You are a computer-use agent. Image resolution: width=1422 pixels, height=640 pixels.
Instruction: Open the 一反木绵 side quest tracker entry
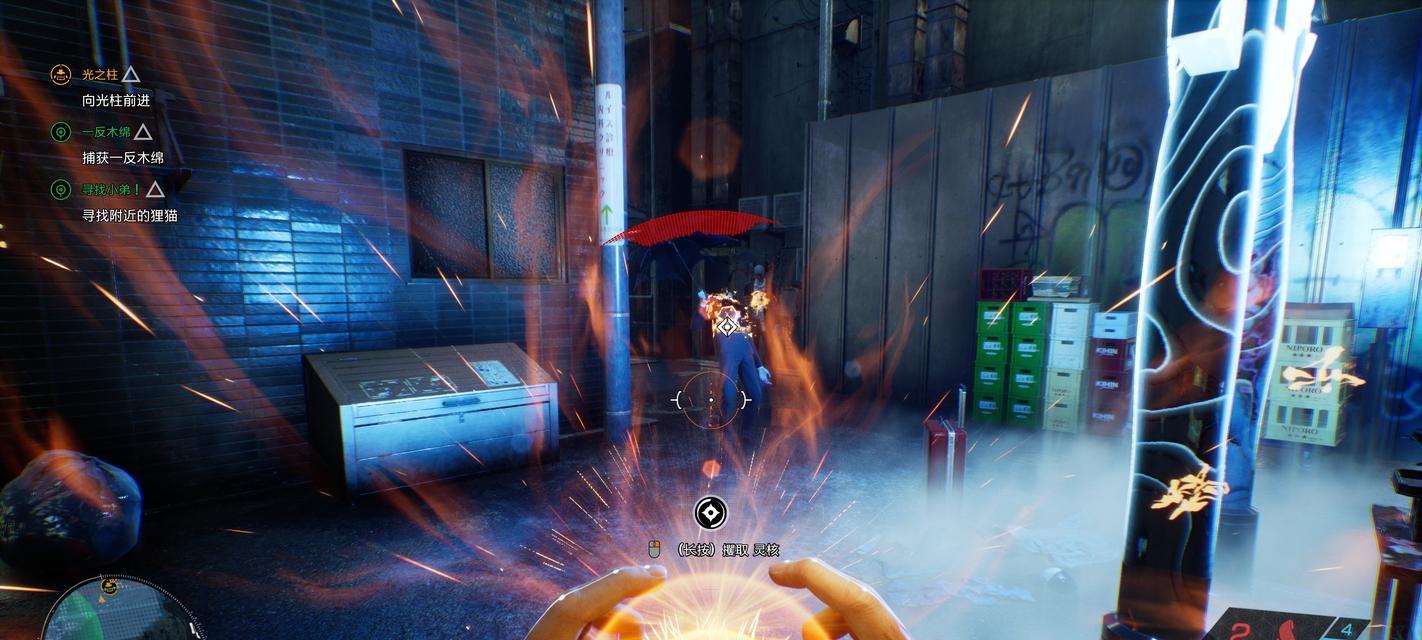tap(106, 132)
